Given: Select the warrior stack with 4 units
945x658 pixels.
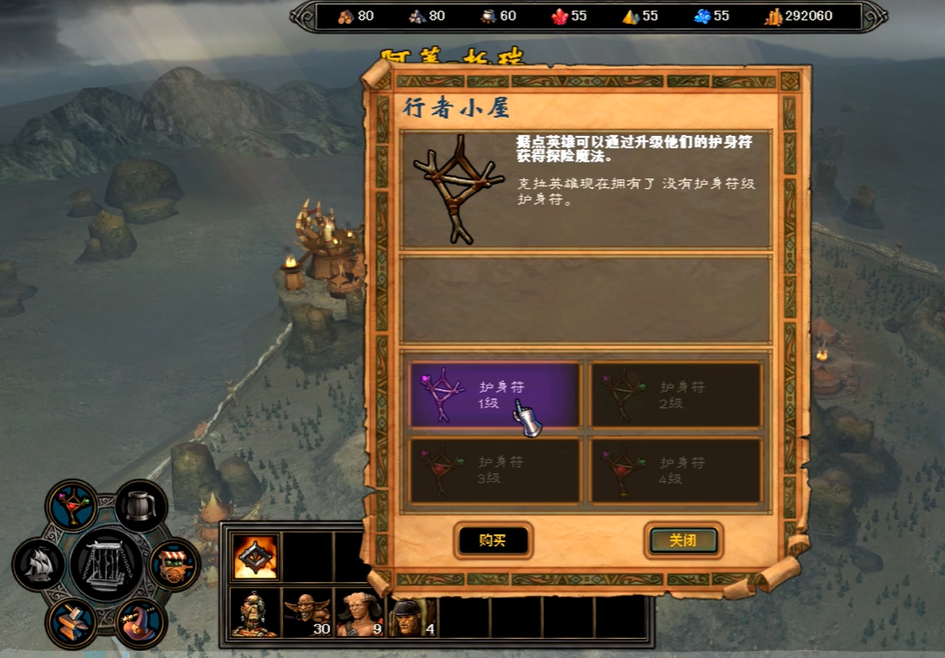Looking at the screenshot, I should [410, 612].
